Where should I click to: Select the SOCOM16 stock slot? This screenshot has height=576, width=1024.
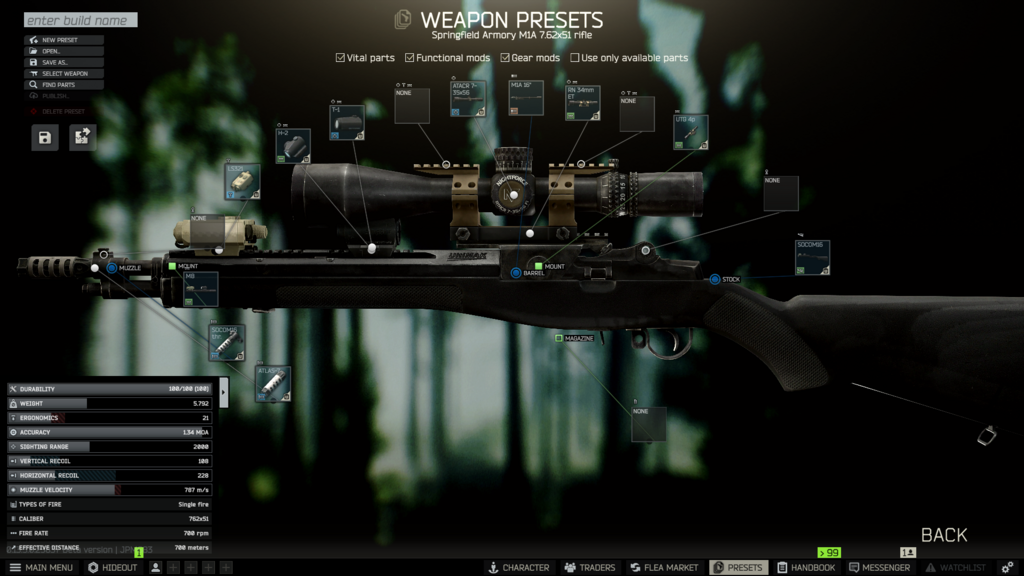point(812,257)
